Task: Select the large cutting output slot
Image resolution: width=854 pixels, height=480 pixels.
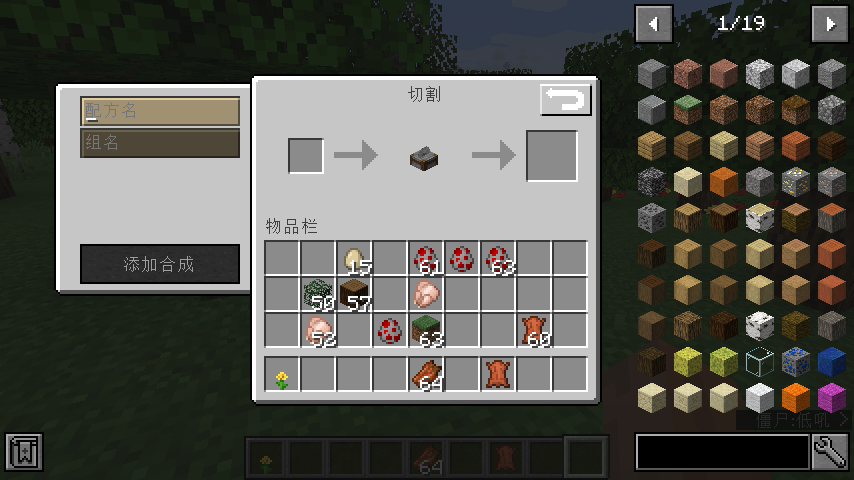Action: point(551,156)
